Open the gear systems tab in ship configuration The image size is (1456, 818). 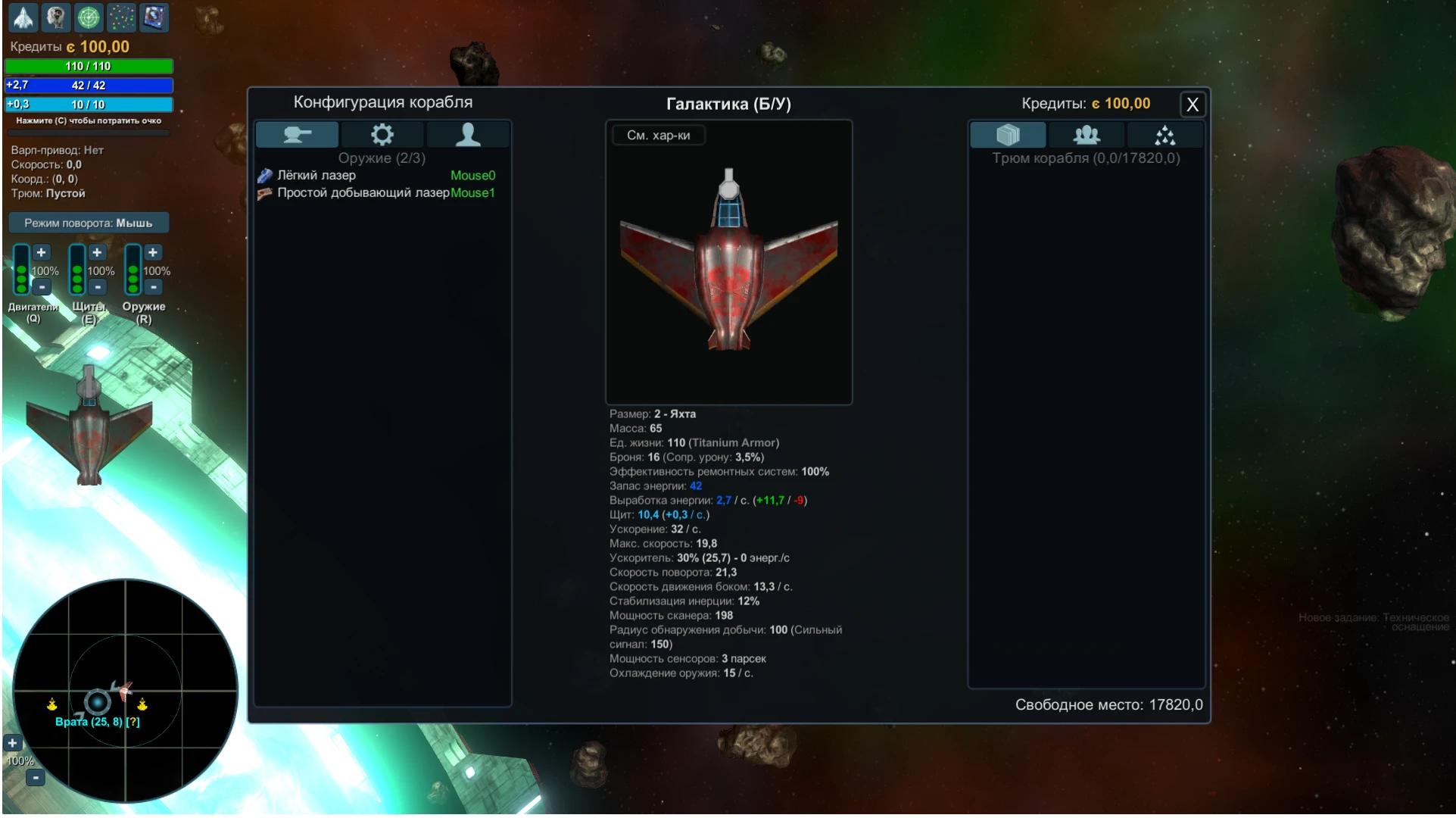(x=382, y=134)
